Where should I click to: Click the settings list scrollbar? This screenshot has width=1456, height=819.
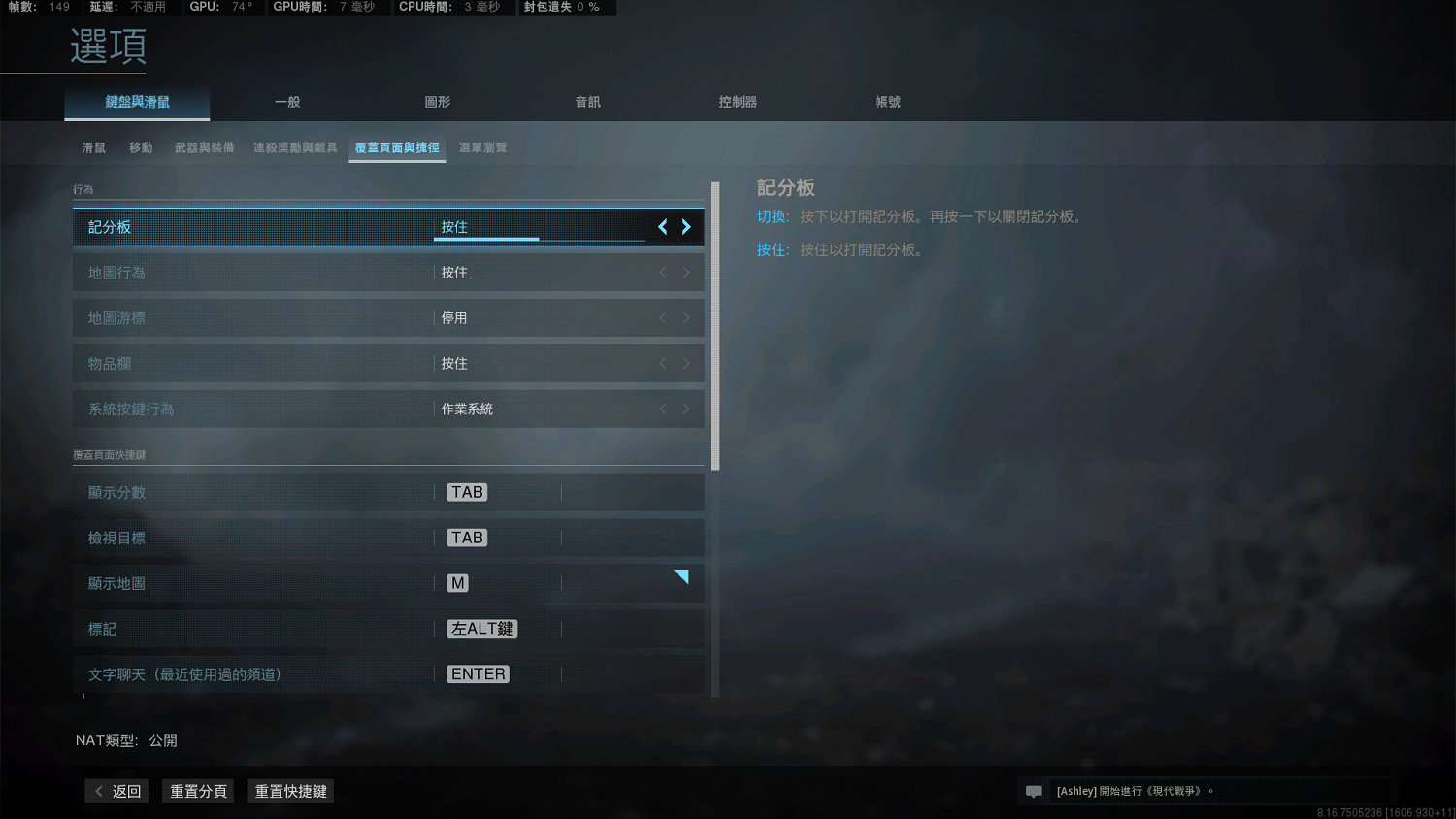[713, 320]
